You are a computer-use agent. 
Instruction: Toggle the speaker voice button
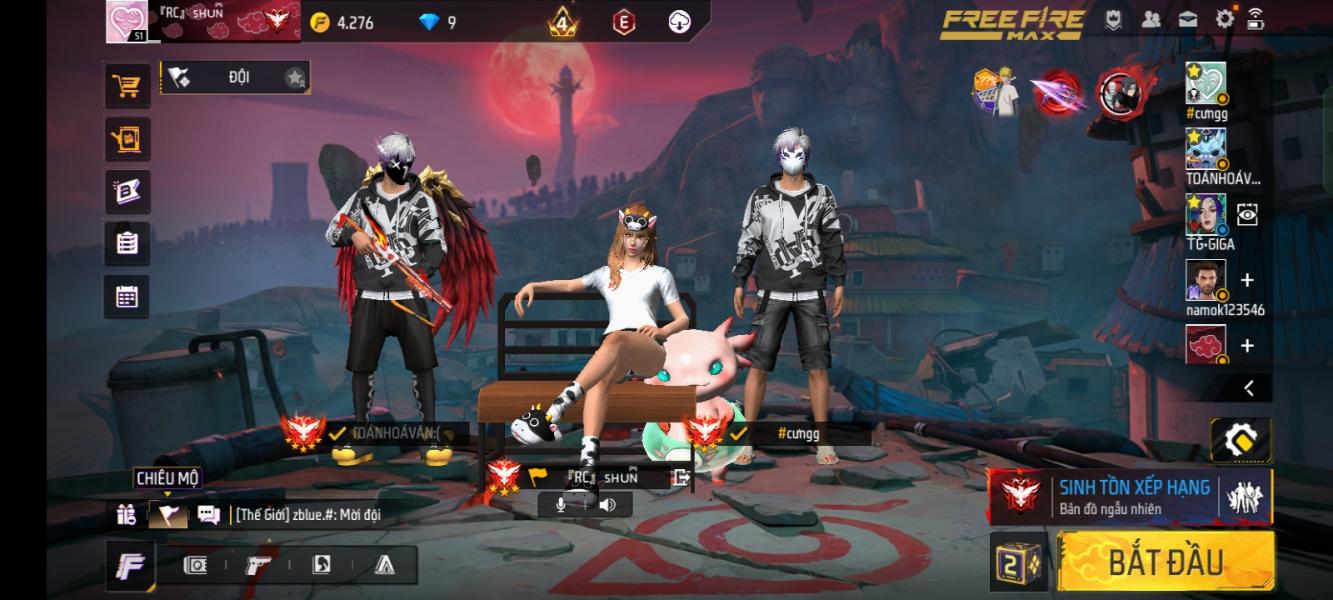tap(607, 505)
